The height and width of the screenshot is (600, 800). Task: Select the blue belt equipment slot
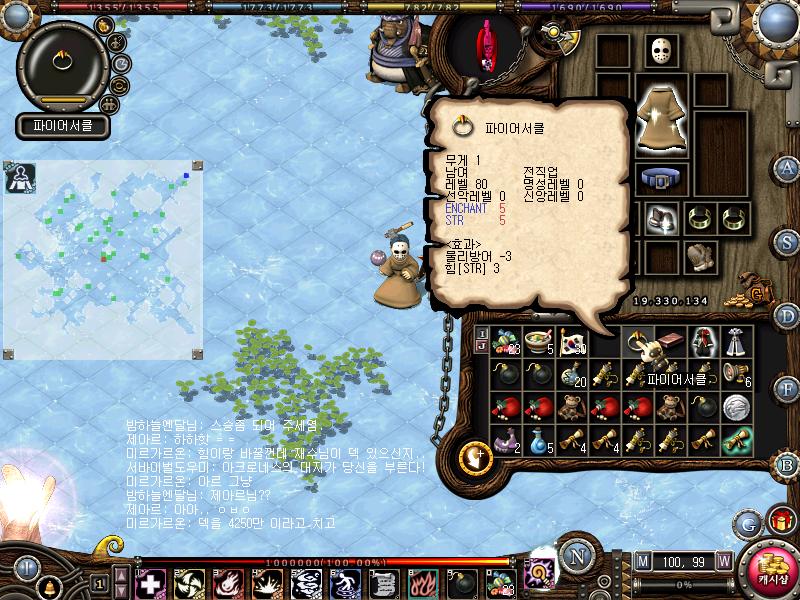click(x=660, y=180)
